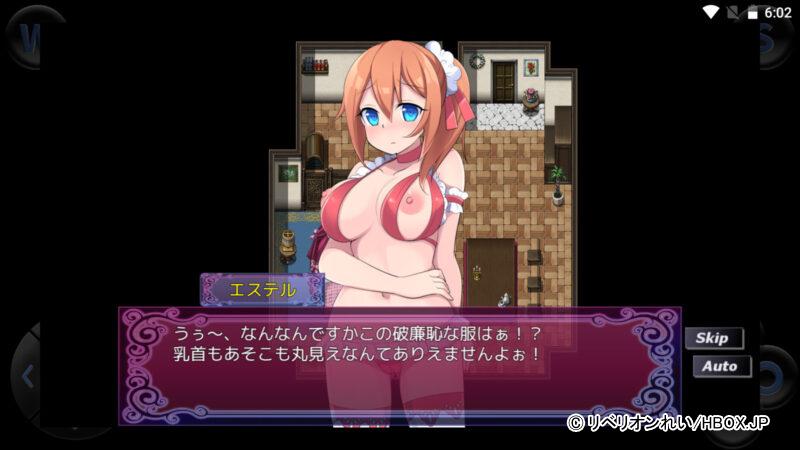
Task: Skip the current dialogue scene
Action: pyautogui.click(x=713, y=338)
